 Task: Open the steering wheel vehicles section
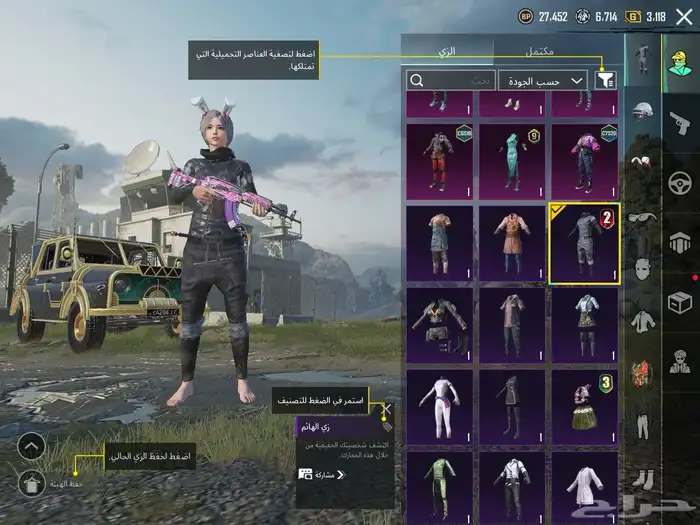pyautogui.click(x=680, y=183)
